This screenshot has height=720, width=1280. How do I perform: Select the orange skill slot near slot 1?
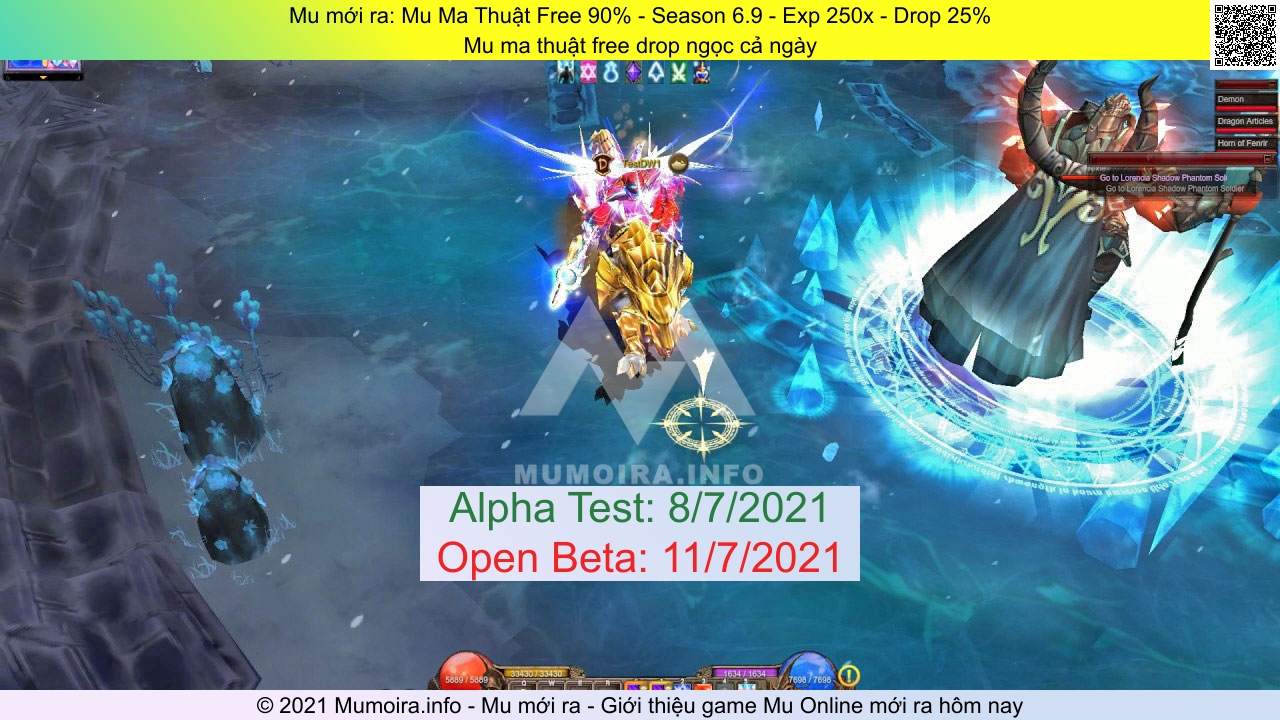636,687
